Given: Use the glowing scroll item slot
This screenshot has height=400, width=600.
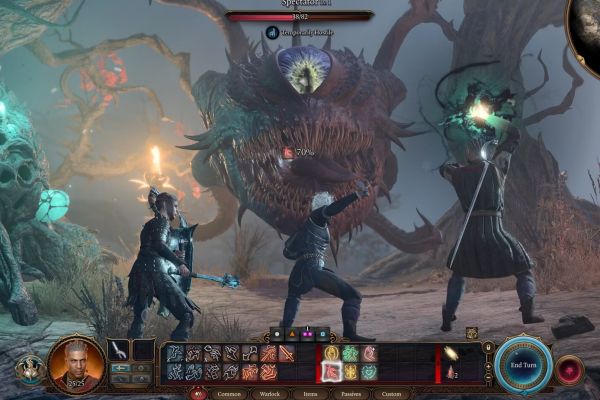Looking at the screenshot, I should click(x=452, y=353).
